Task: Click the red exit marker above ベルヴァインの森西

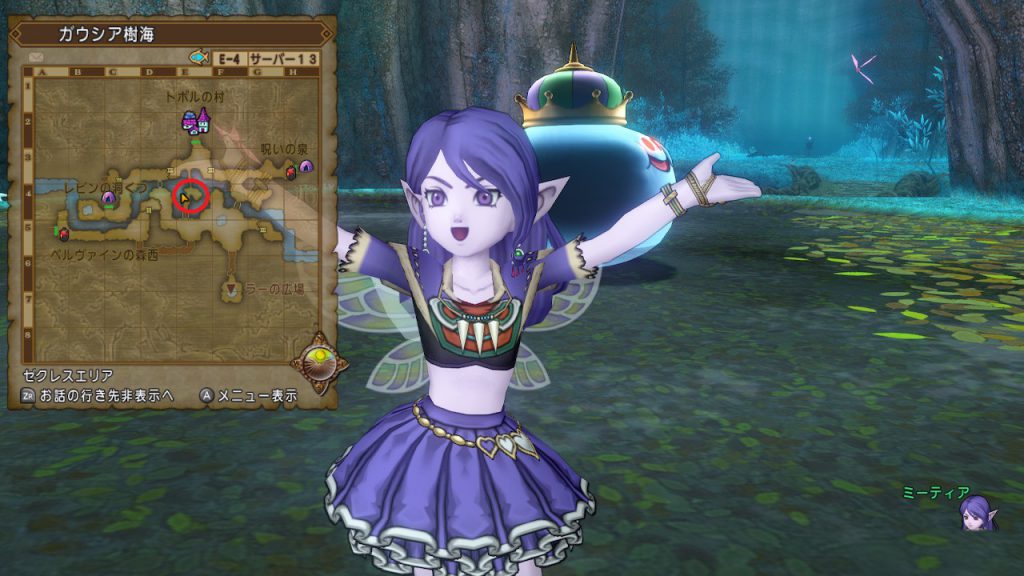Action: (x=65, y=234)
